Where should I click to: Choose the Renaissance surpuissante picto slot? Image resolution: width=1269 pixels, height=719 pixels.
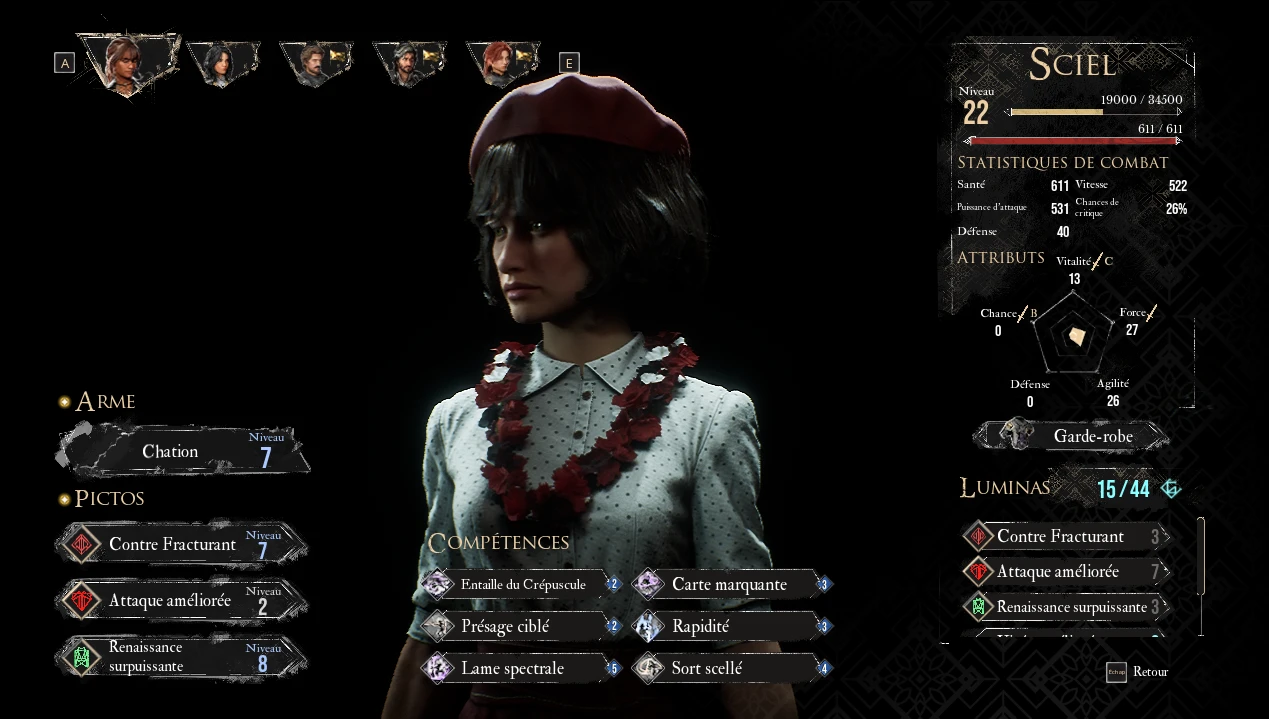click(x=182, y=657)
